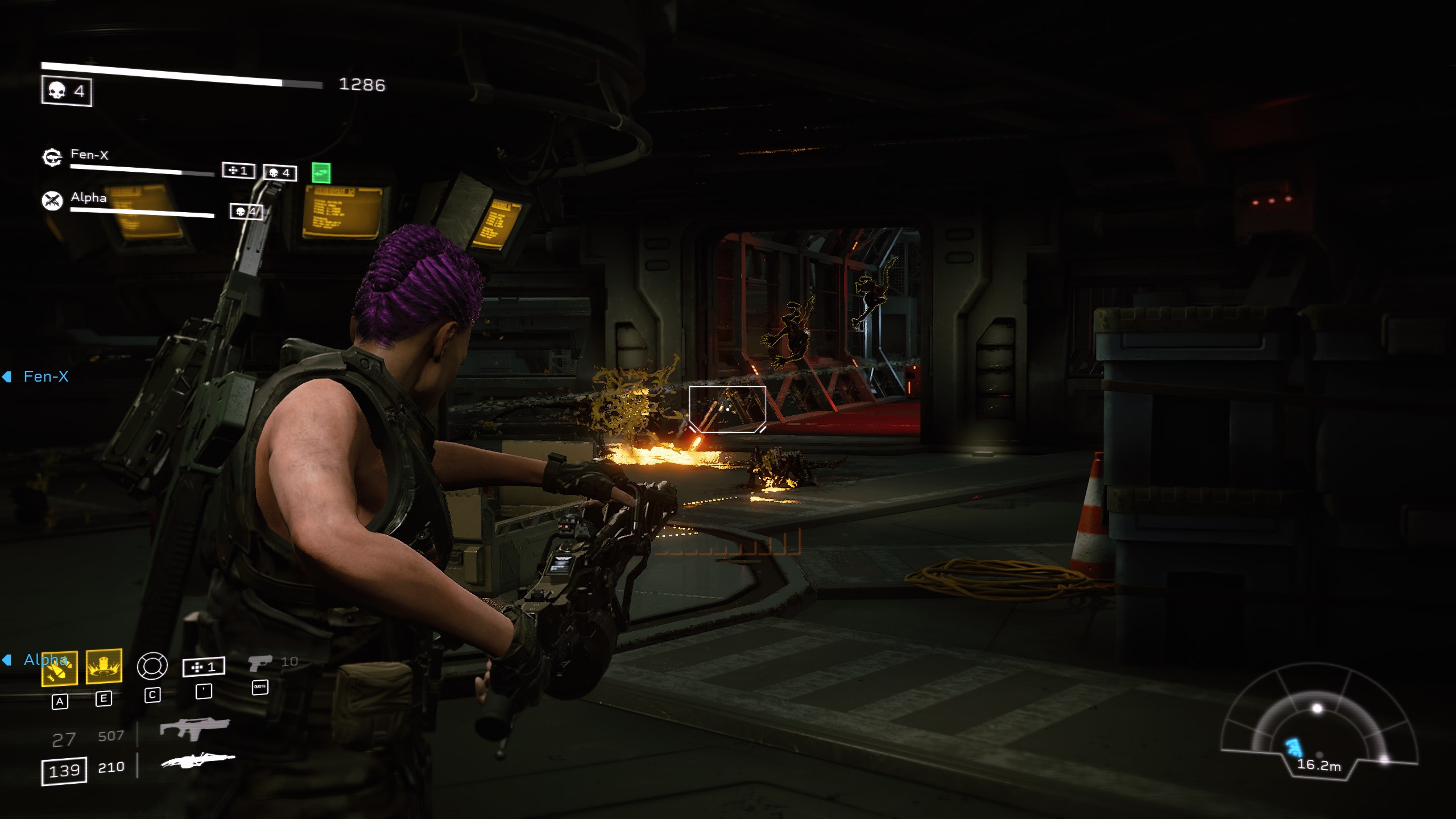Activate the yellow micro rockets ability
Image resolution: width=1456 pixels, height=819 pixels.
tap(60, 668)
